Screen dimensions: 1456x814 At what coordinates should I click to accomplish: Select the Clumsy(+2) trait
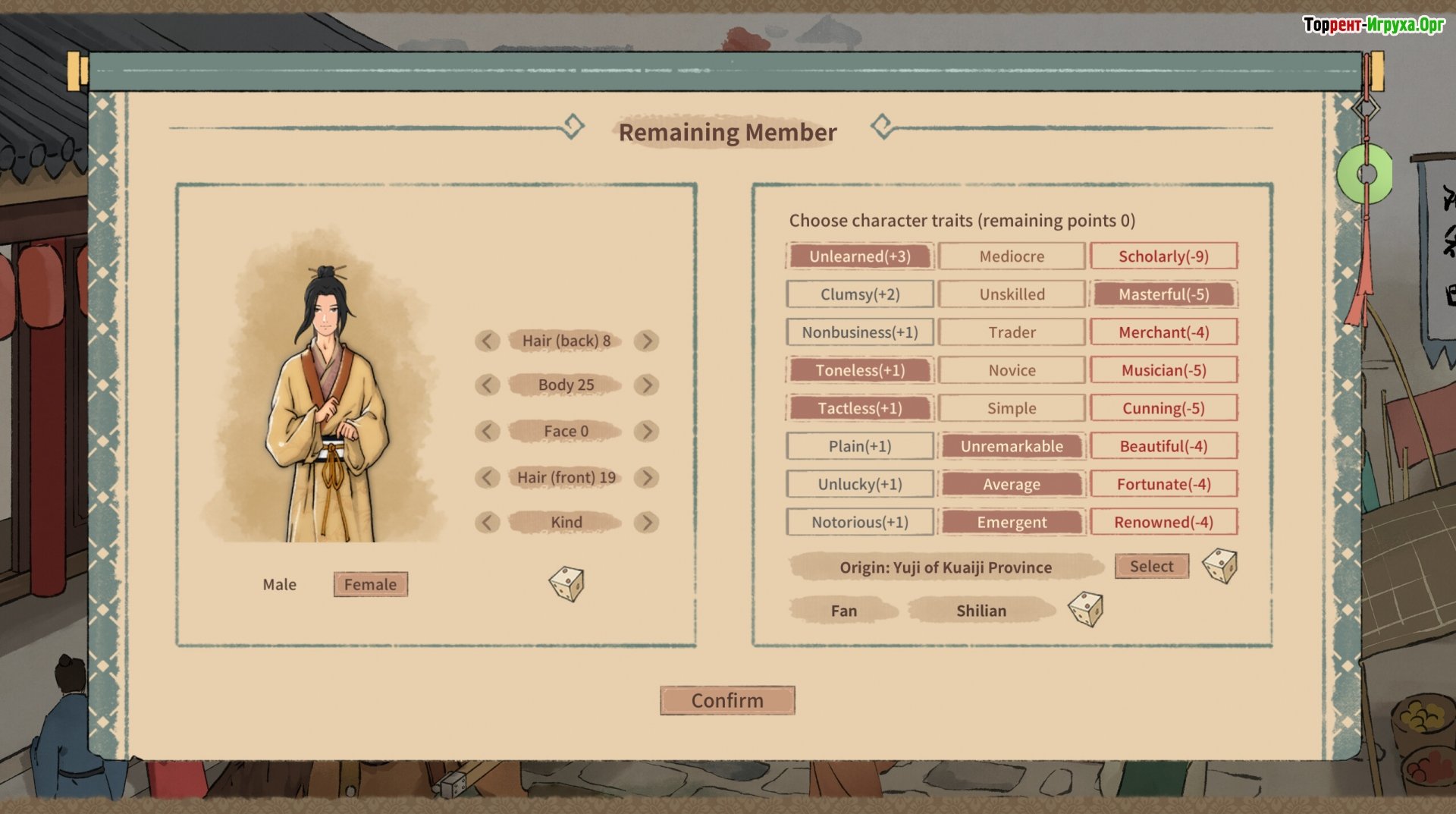coord(860,294)
